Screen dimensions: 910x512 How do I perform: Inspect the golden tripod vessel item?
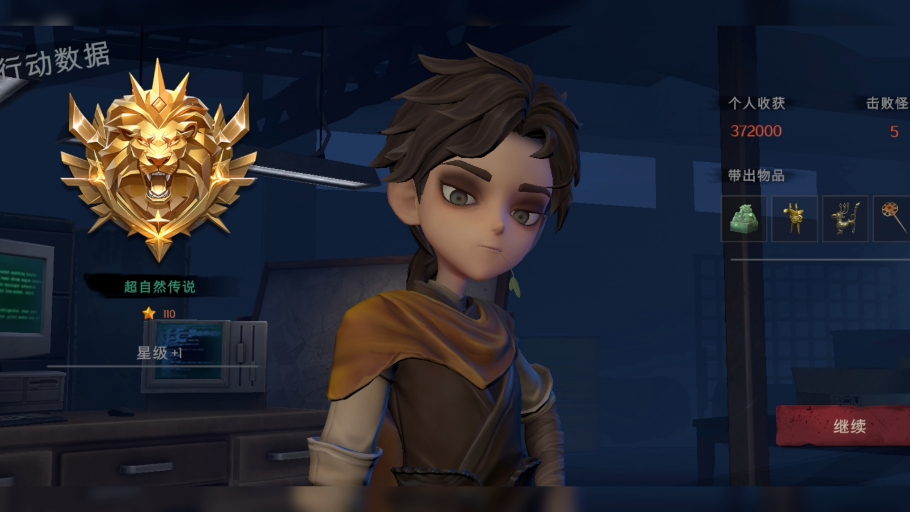pos(795,218)
